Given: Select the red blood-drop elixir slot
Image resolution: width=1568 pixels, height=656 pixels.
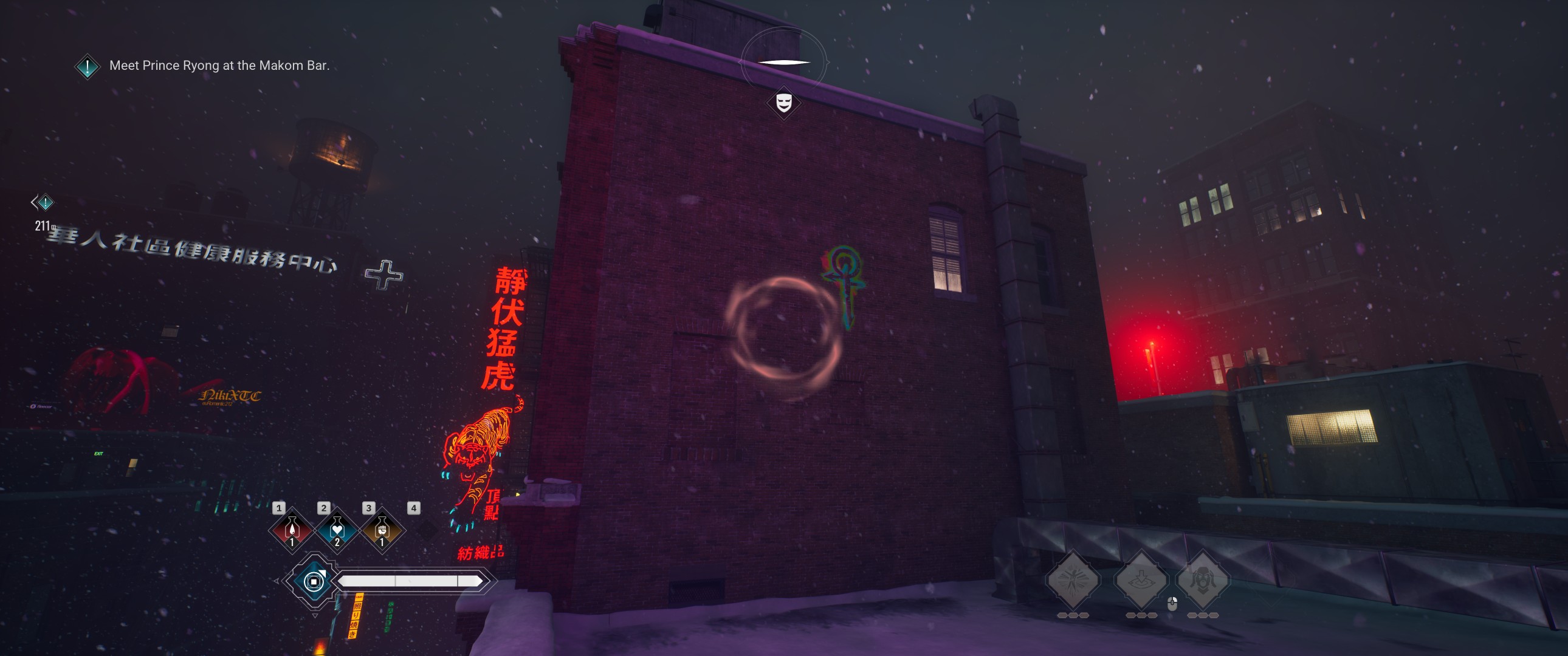Looking at the screenshot, I should tap(292, 530).
